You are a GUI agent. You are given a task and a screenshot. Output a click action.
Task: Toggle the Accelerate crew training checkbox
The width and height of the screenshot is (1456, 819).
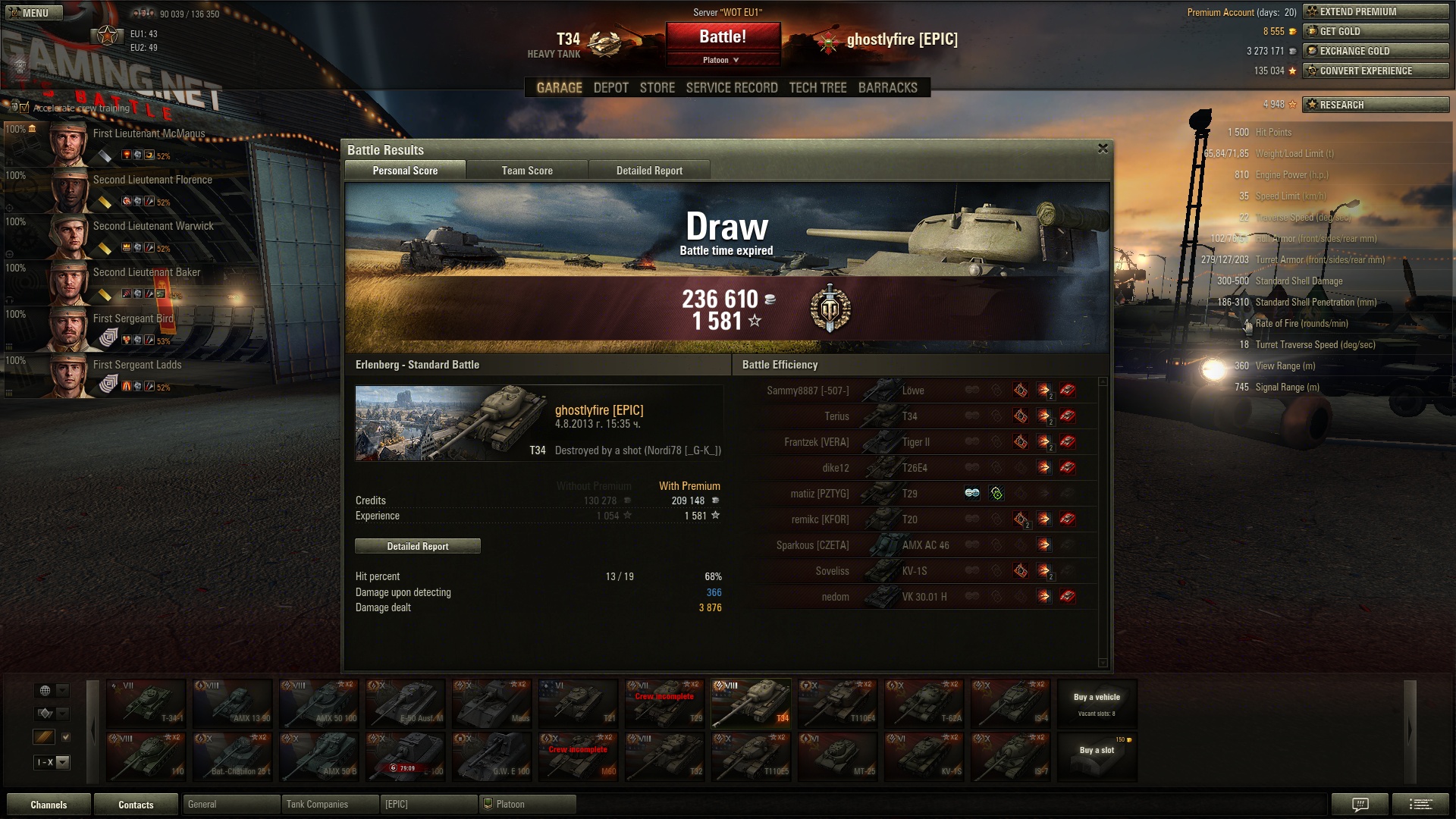pos(24,108)
